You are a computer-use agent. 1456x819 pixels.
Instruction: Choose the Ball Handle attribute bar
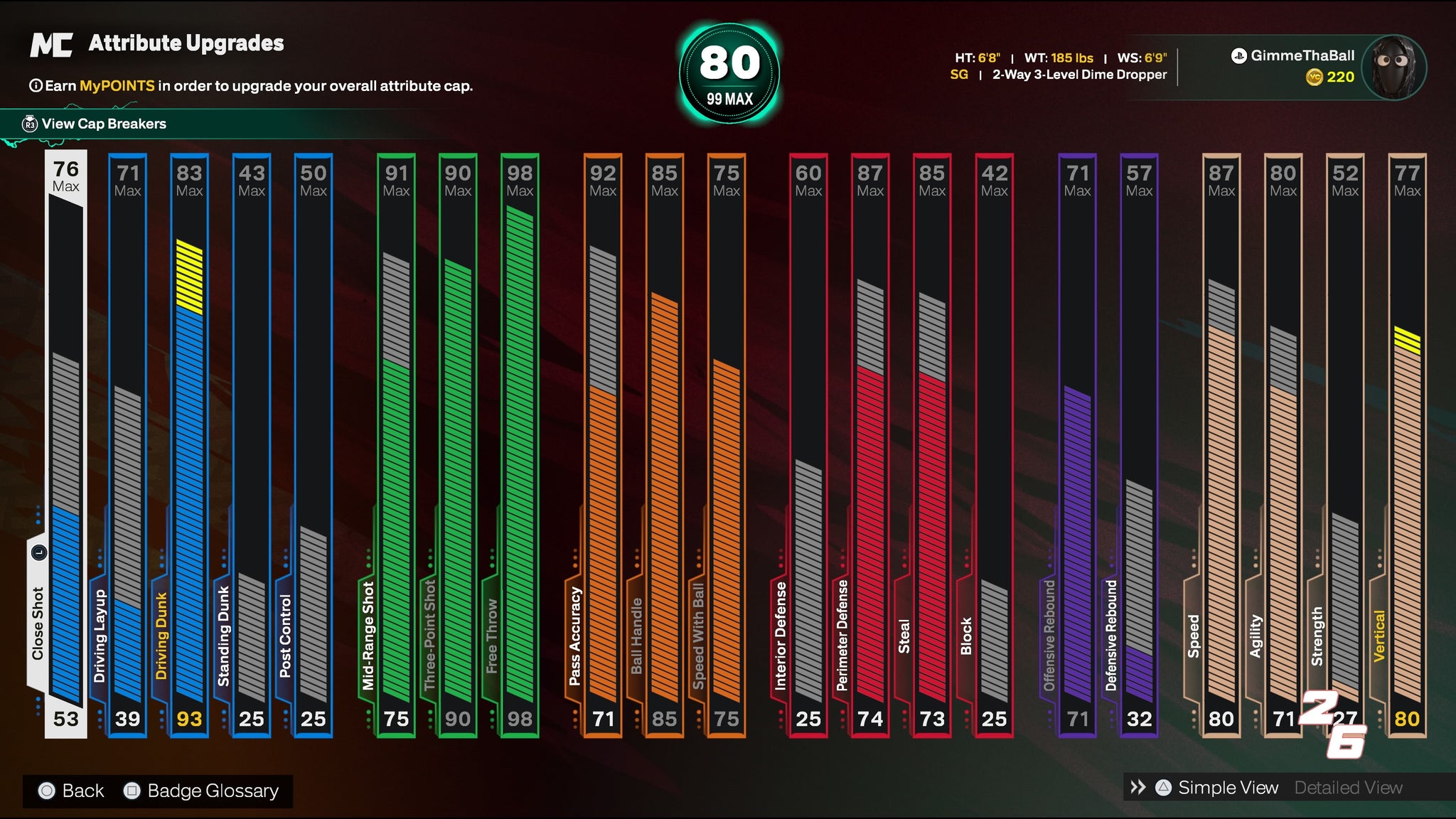pyautogui.click(x=665, y=444)
